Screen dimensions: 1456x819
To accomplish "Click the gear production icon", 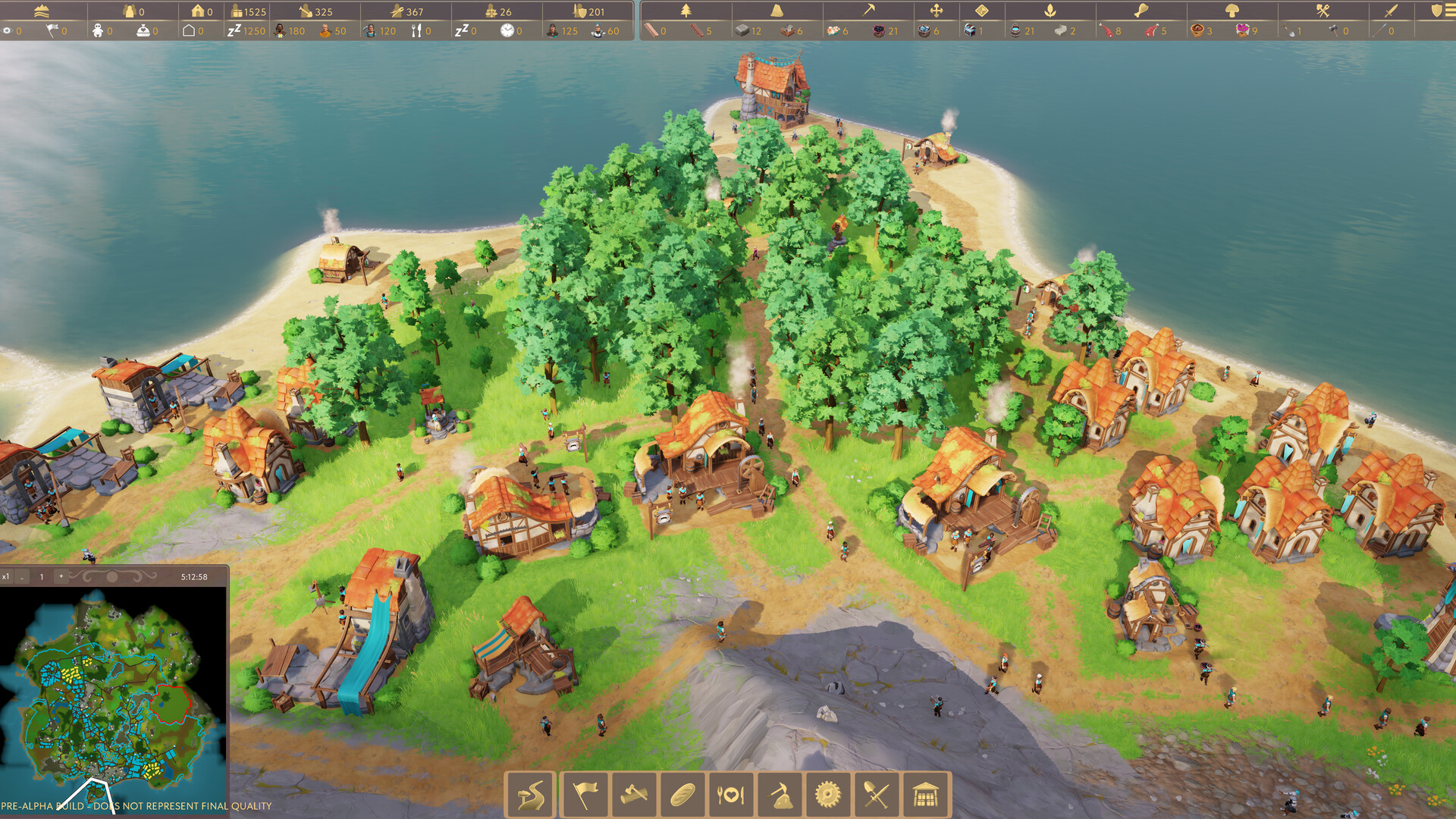I will 828,794.
